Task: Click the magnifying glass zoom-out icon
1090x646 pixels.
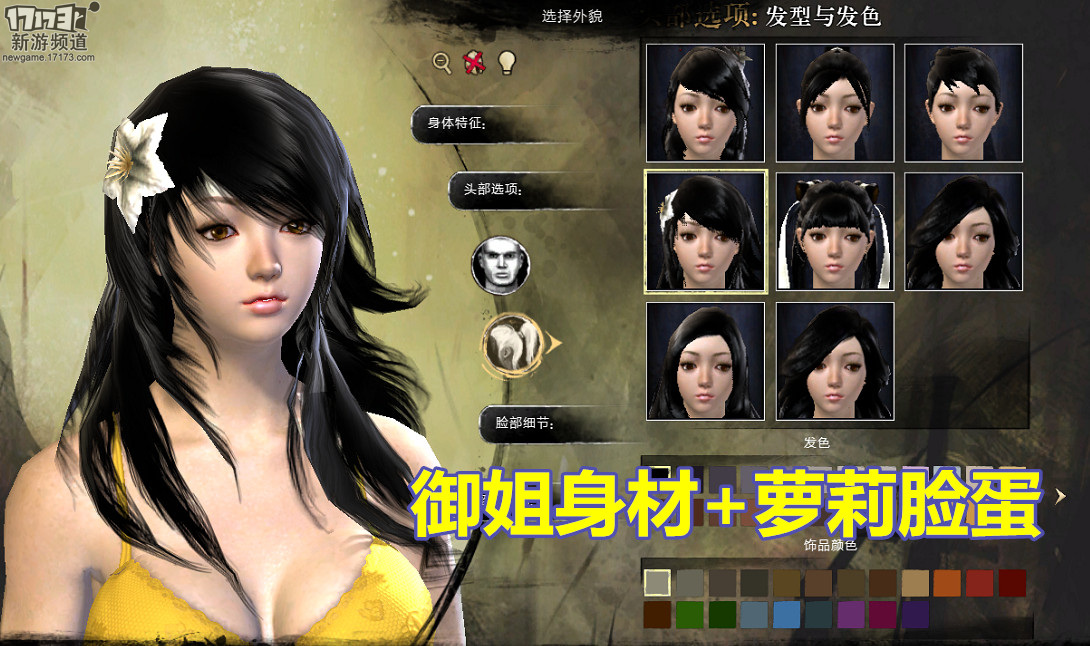Action: pos(442,62)
